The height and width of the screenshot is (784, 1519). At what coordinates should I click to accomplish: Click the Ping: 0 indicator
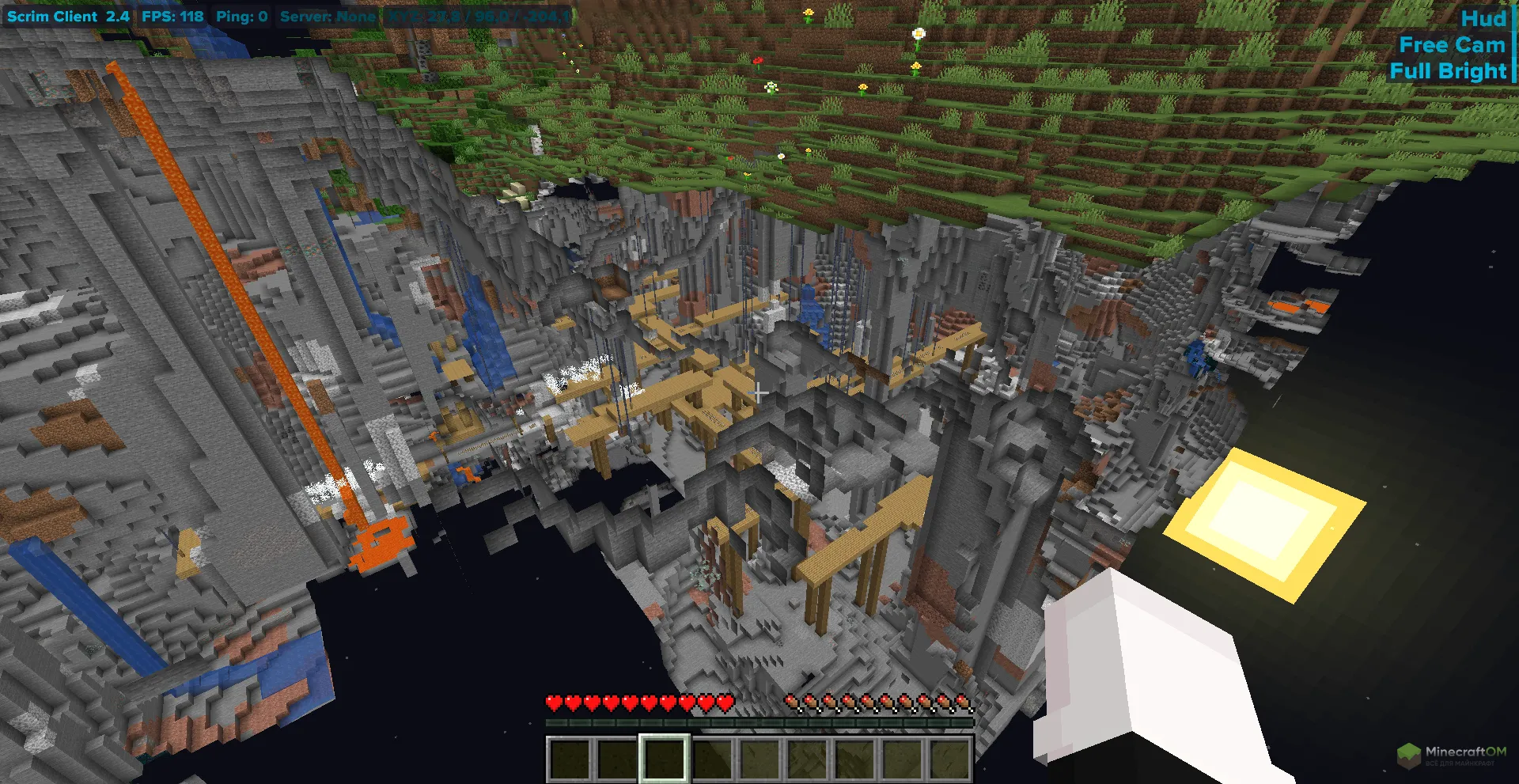[243, 16]
